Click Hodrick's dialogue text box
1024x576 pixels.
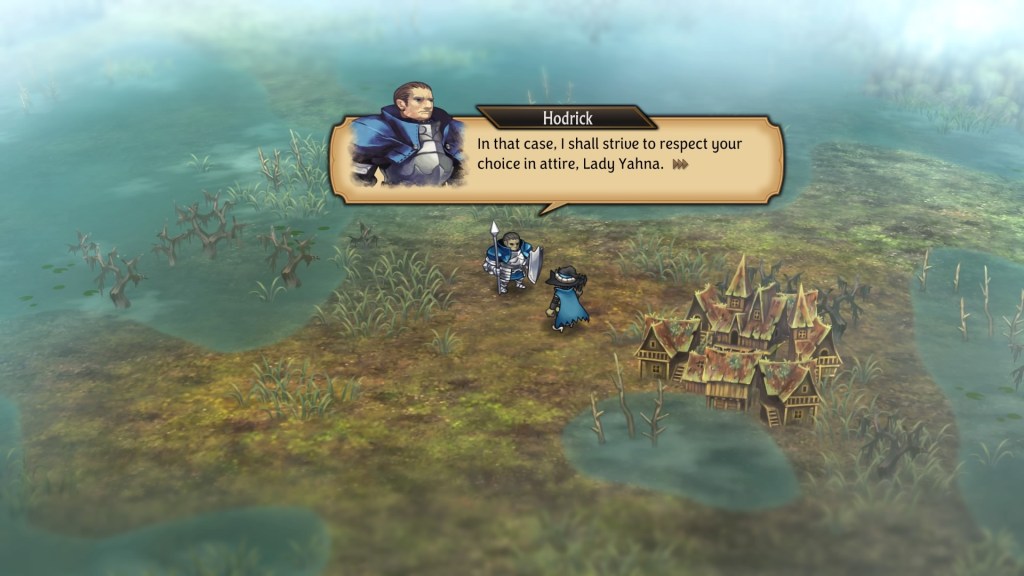(608, 155)
